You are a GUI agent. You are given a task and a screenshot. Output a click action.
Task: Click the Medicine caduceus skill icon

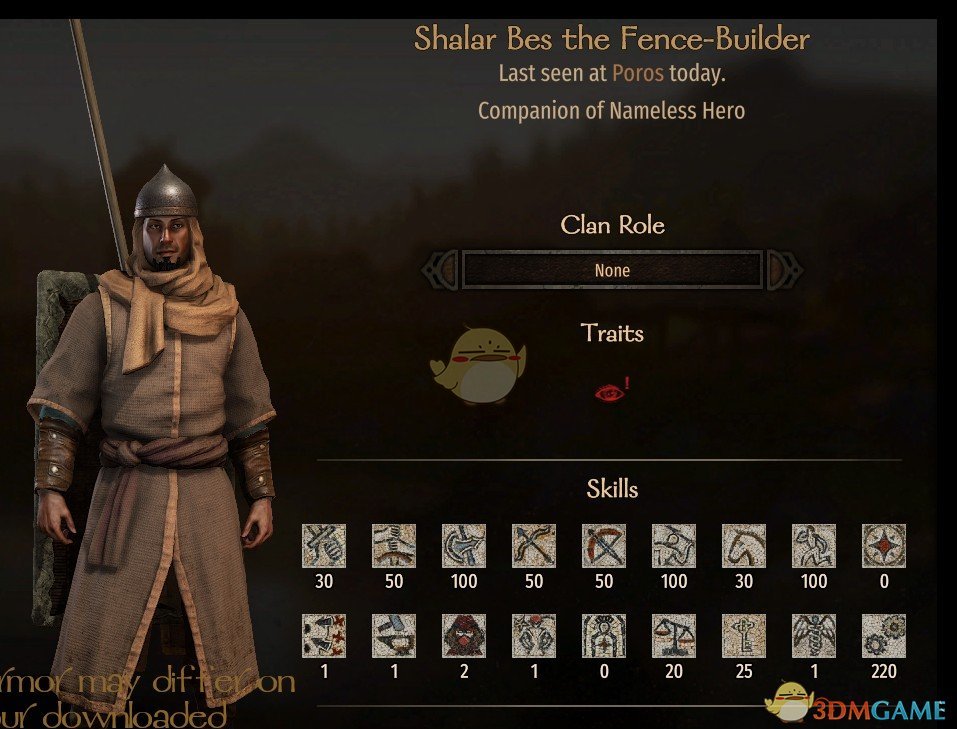[x=814, y=636]
